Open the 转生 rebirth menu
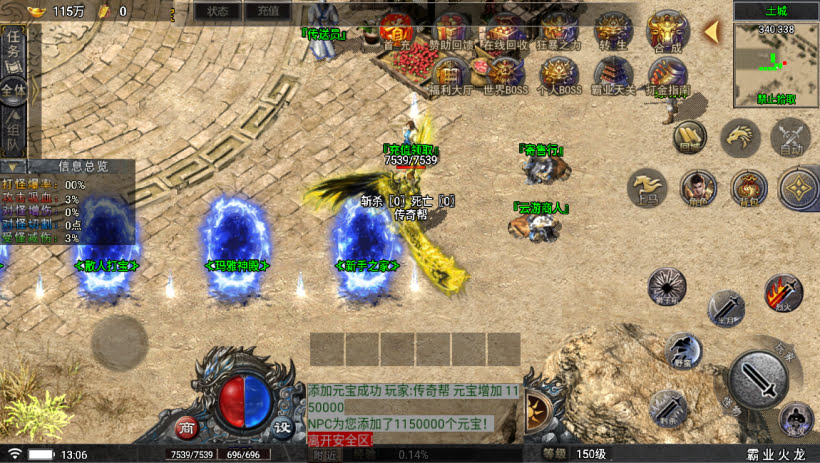 [611, 30]
